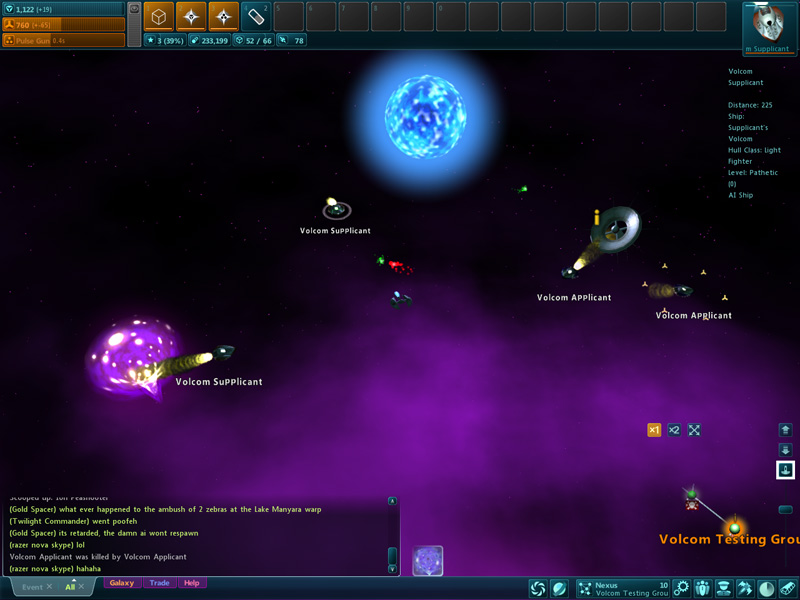Screen dimensions: 800x600
Task: Open the target portrait of the Supplicant
Action: coord(769,24)
